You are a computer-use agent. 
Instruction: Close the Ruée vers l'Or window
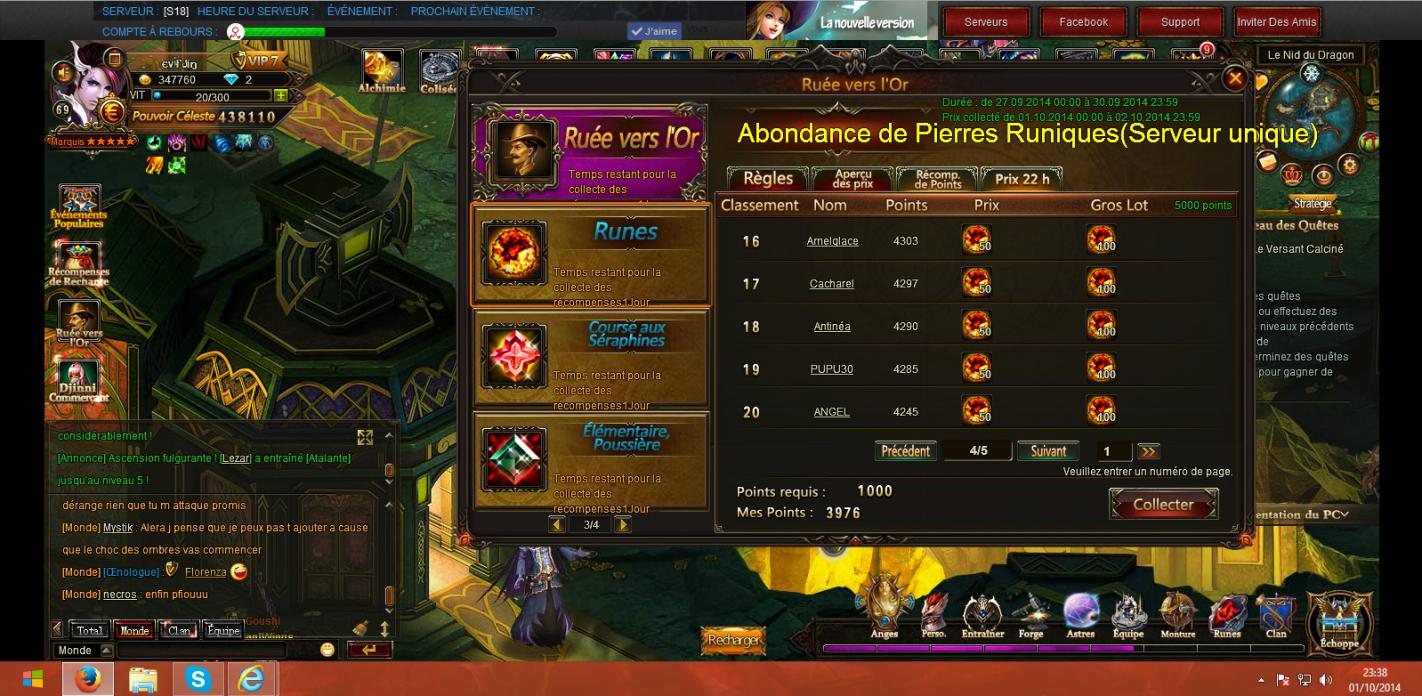[1235, 78]
